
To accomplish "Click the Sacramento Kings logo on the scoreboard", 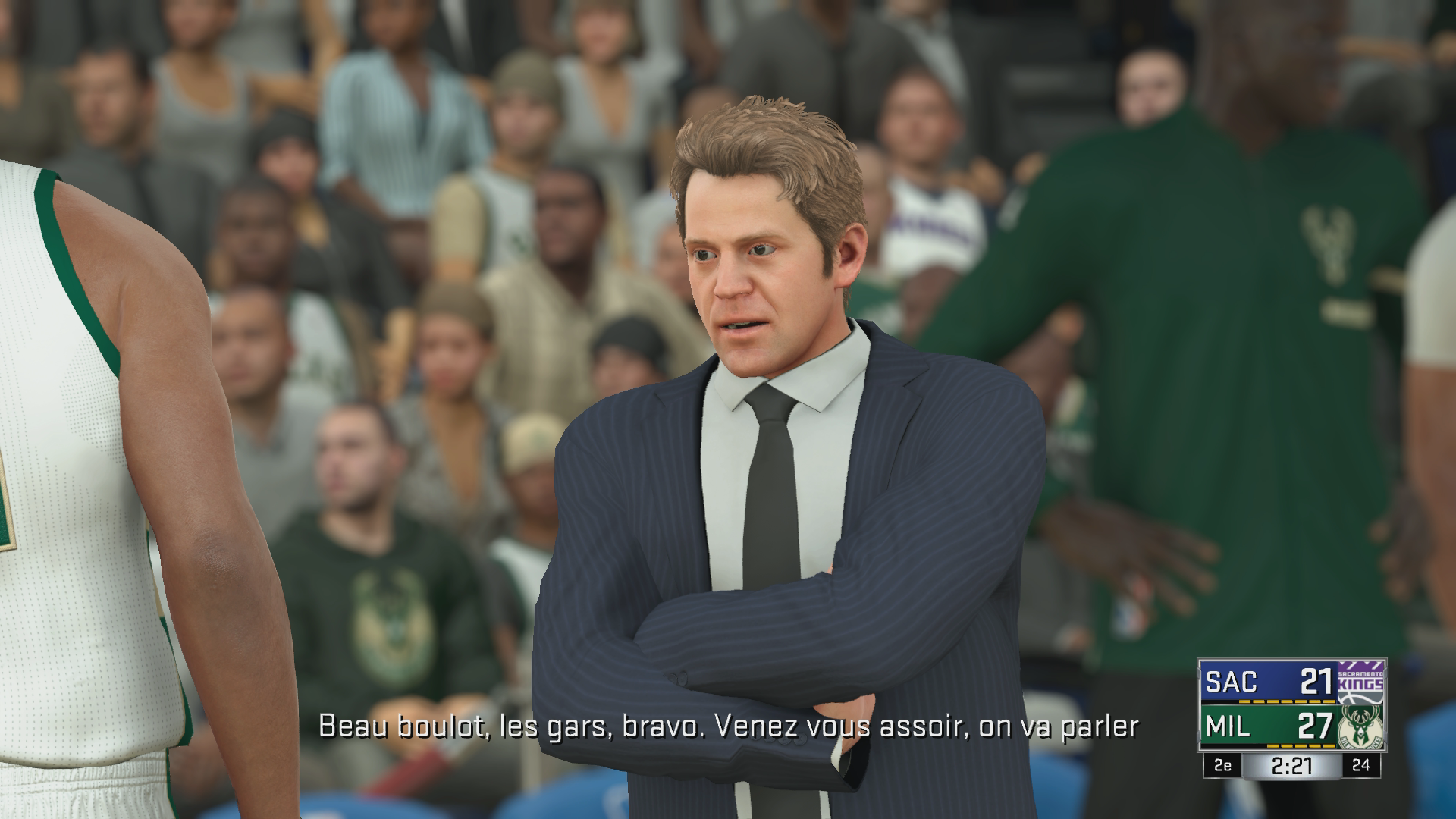I will click(x=1359, y=681).
